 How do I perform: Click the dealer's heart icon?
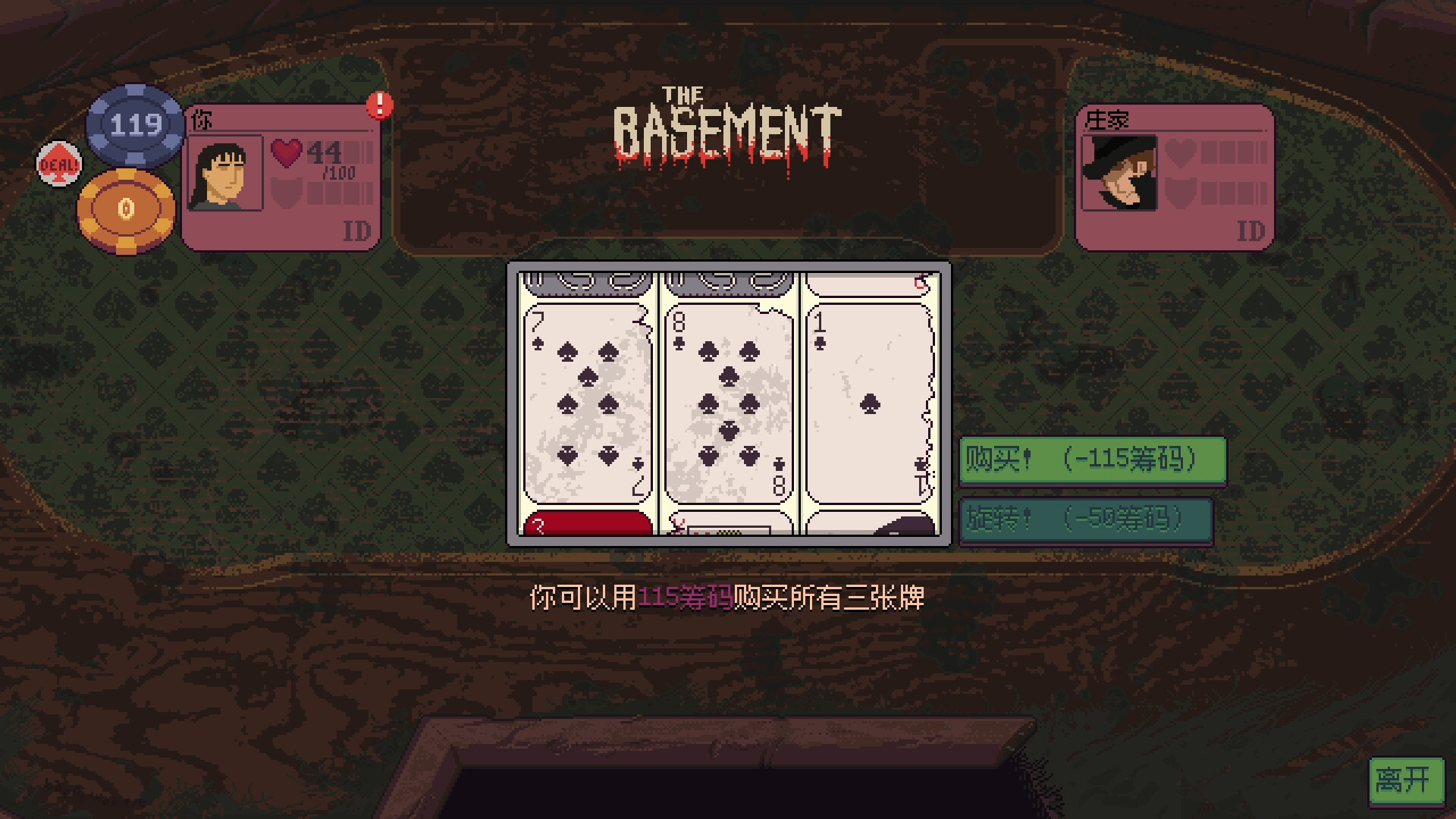(1180, 152)
